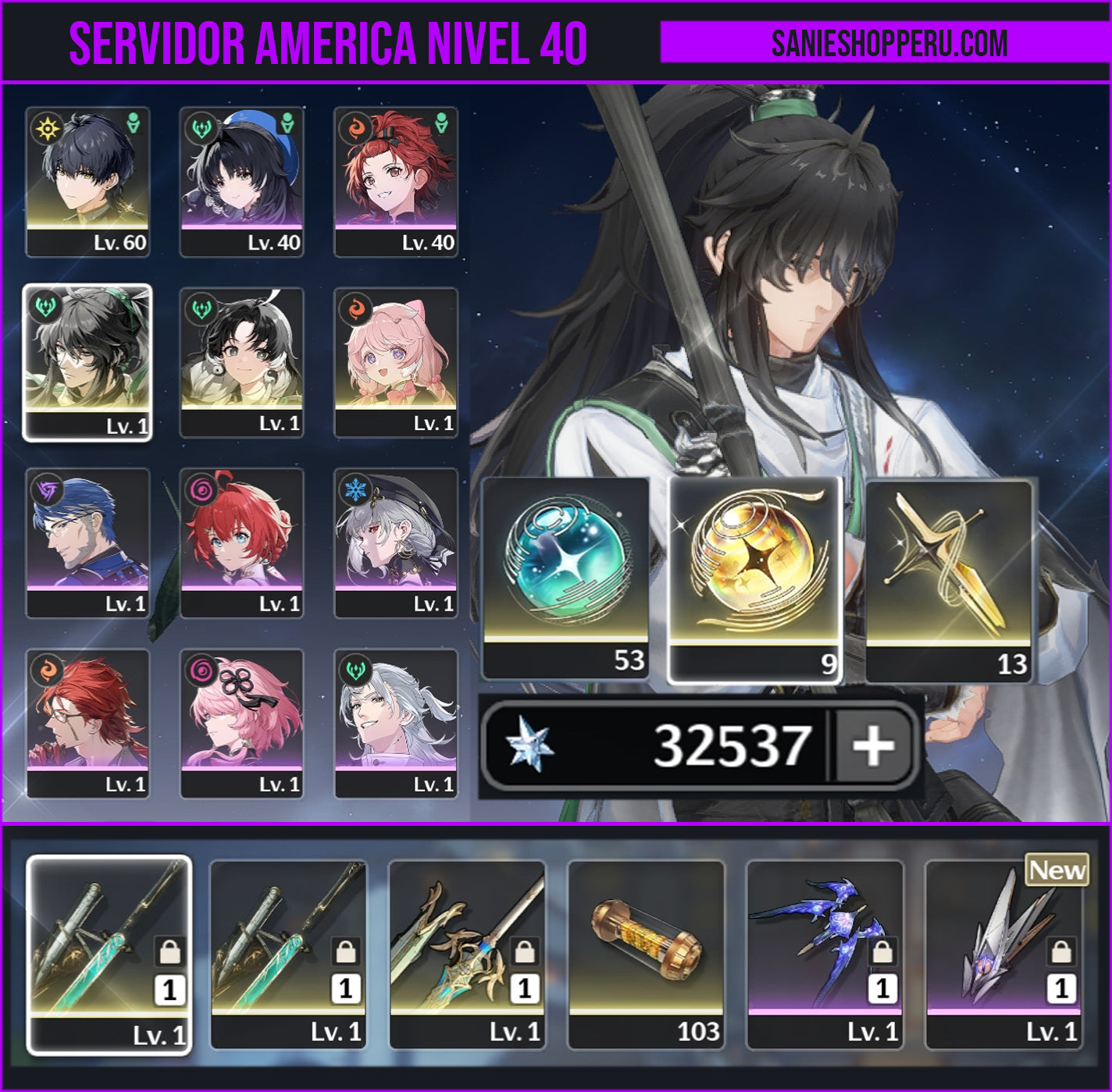1112x1092 pixels.
Task: Click the teal orb item showing 53
Action: coord(566,578)
